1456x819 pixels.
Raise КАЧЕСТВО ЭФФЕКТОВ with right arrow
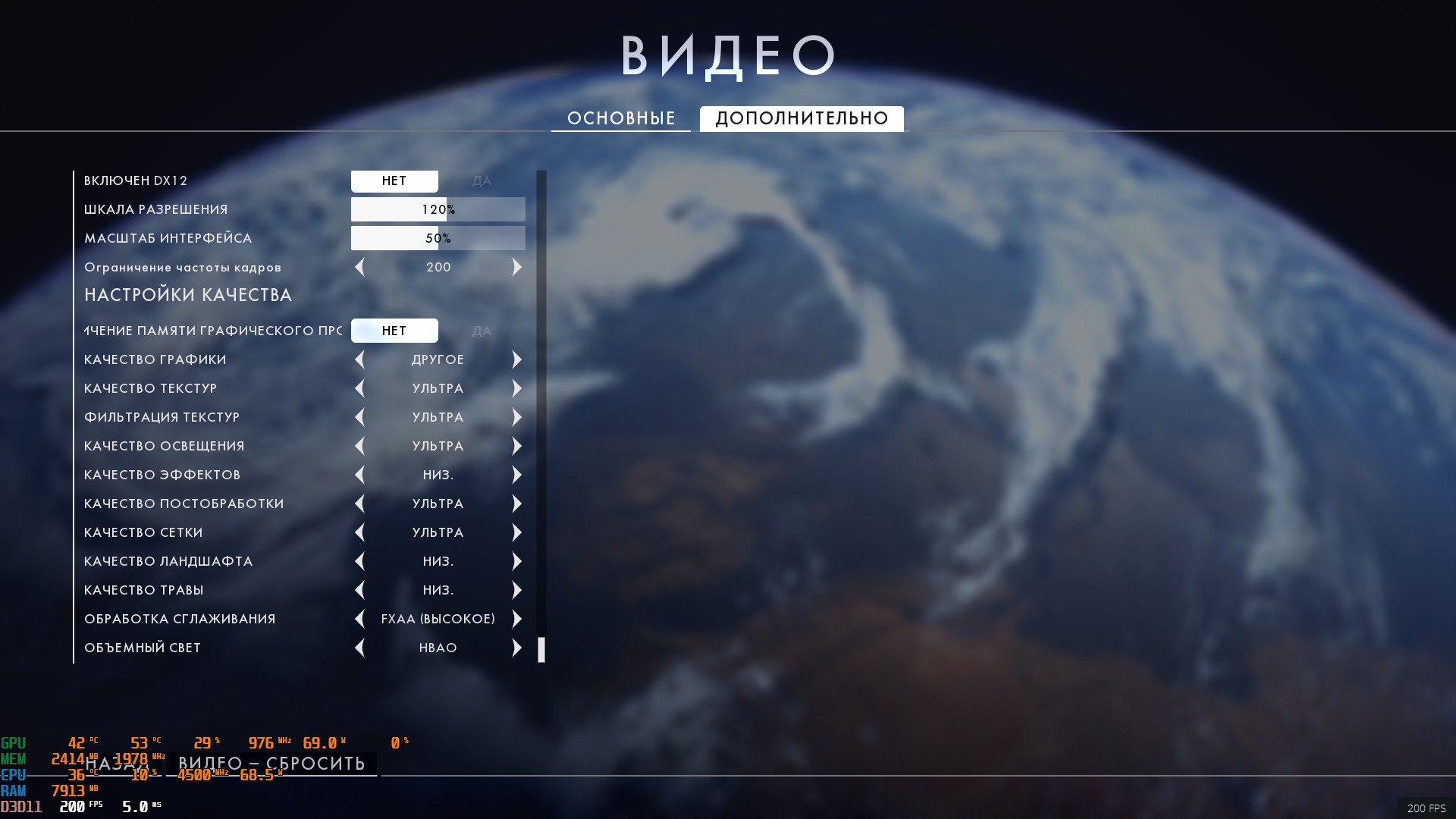pos(517,475)
